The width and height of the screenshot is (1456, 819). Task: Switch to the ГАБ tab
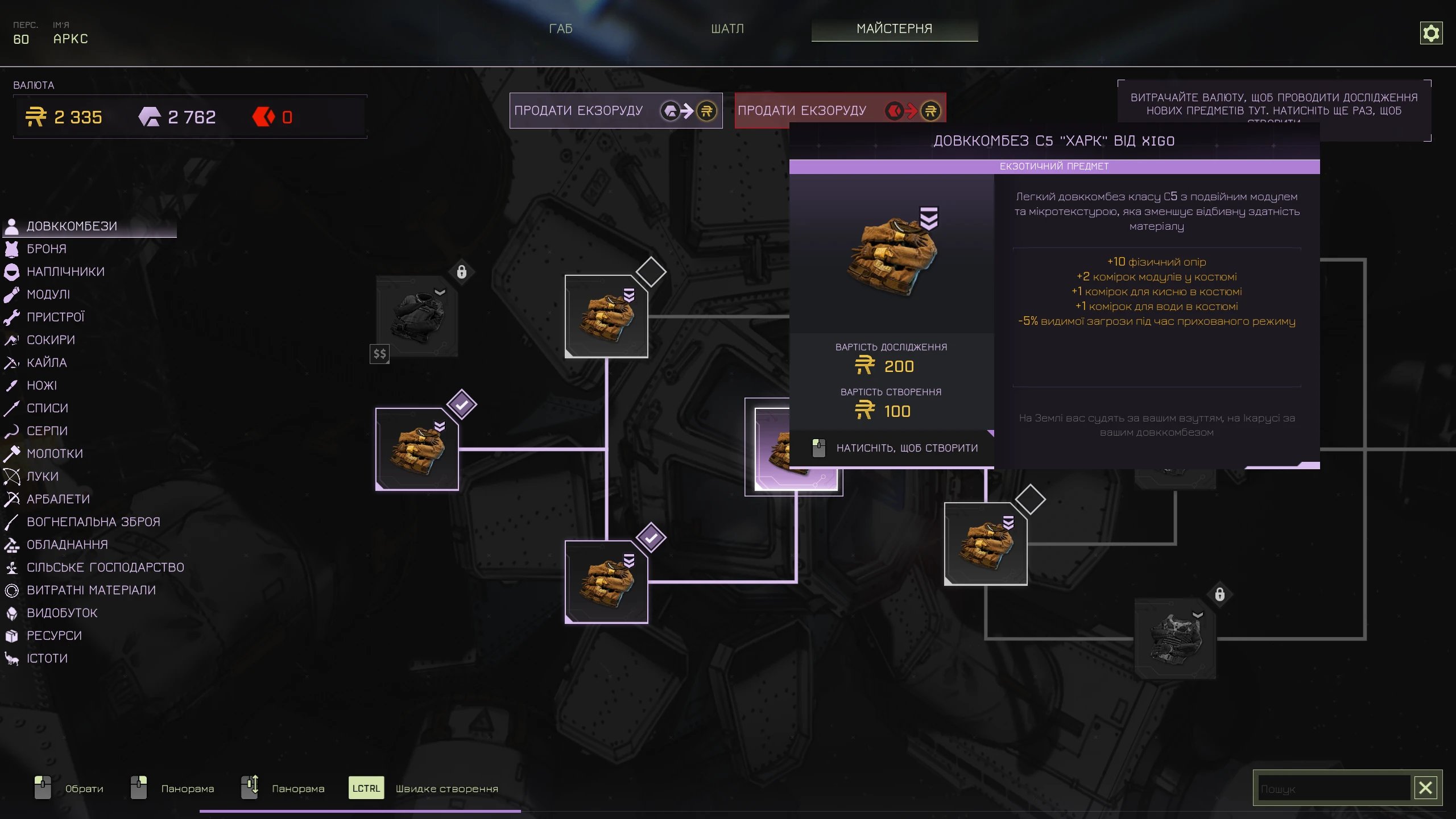pos(560,28)
